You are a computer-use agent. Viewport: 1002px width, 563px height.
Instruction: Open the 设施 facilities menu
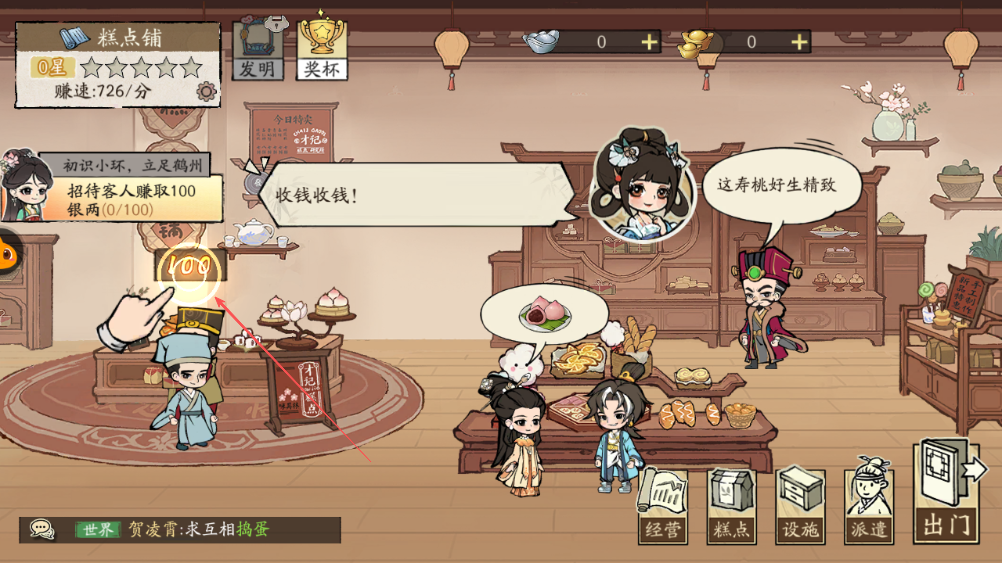pos(800,507)
